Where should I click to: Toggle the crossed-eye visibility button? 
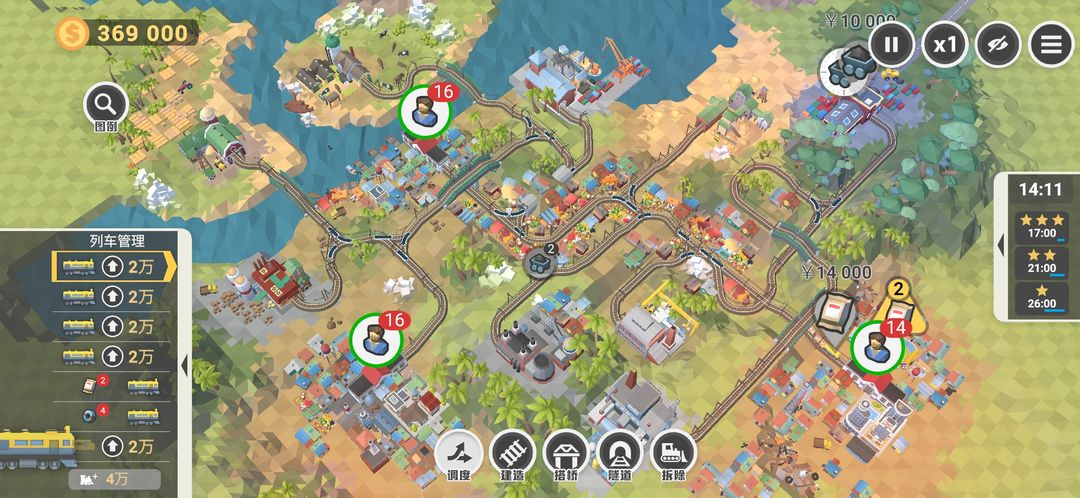coord(998,44)
